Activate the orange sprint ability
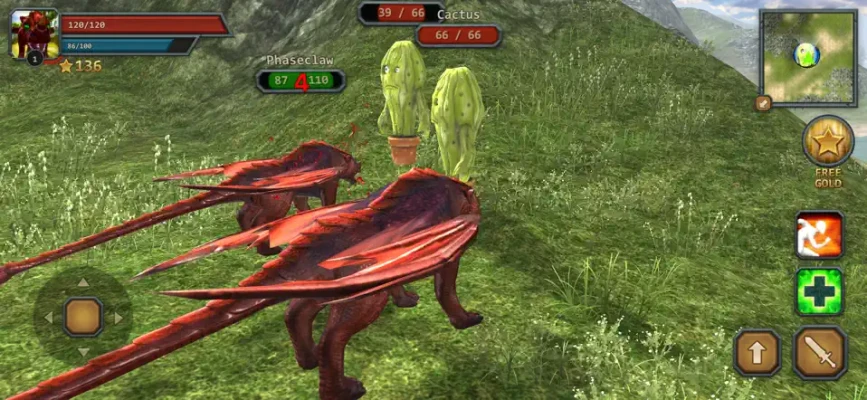The image size is (867, 400). [x=819, y=235]
